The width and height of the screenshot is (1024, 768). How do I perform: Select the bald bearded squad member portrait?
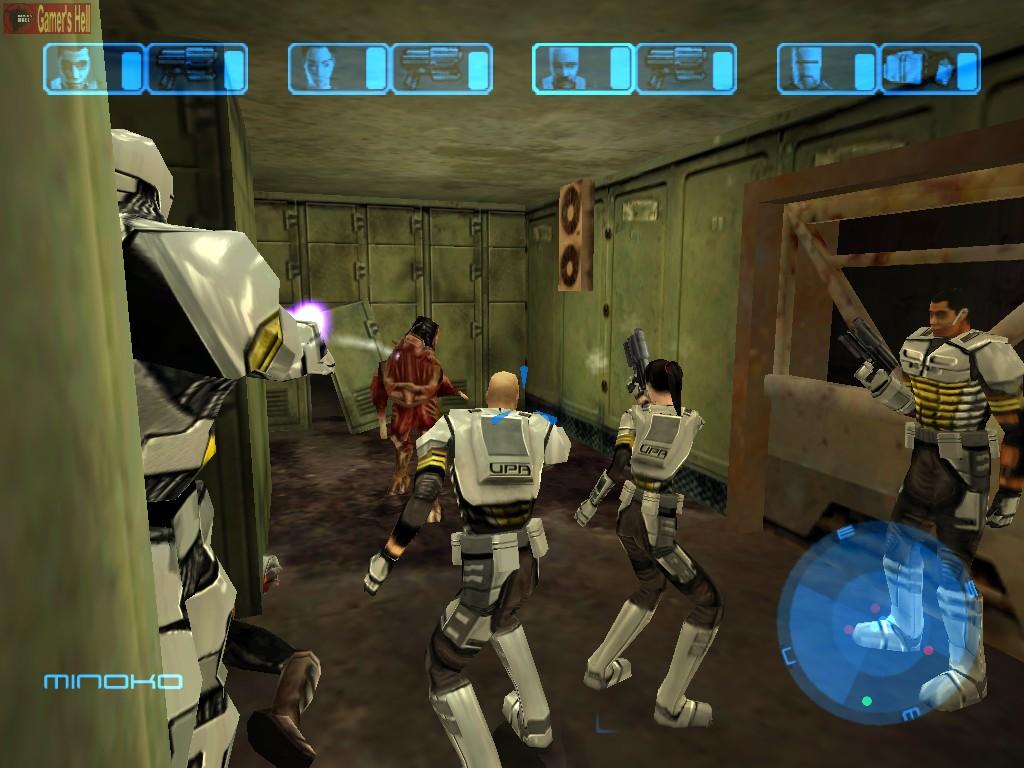point(571,68)
